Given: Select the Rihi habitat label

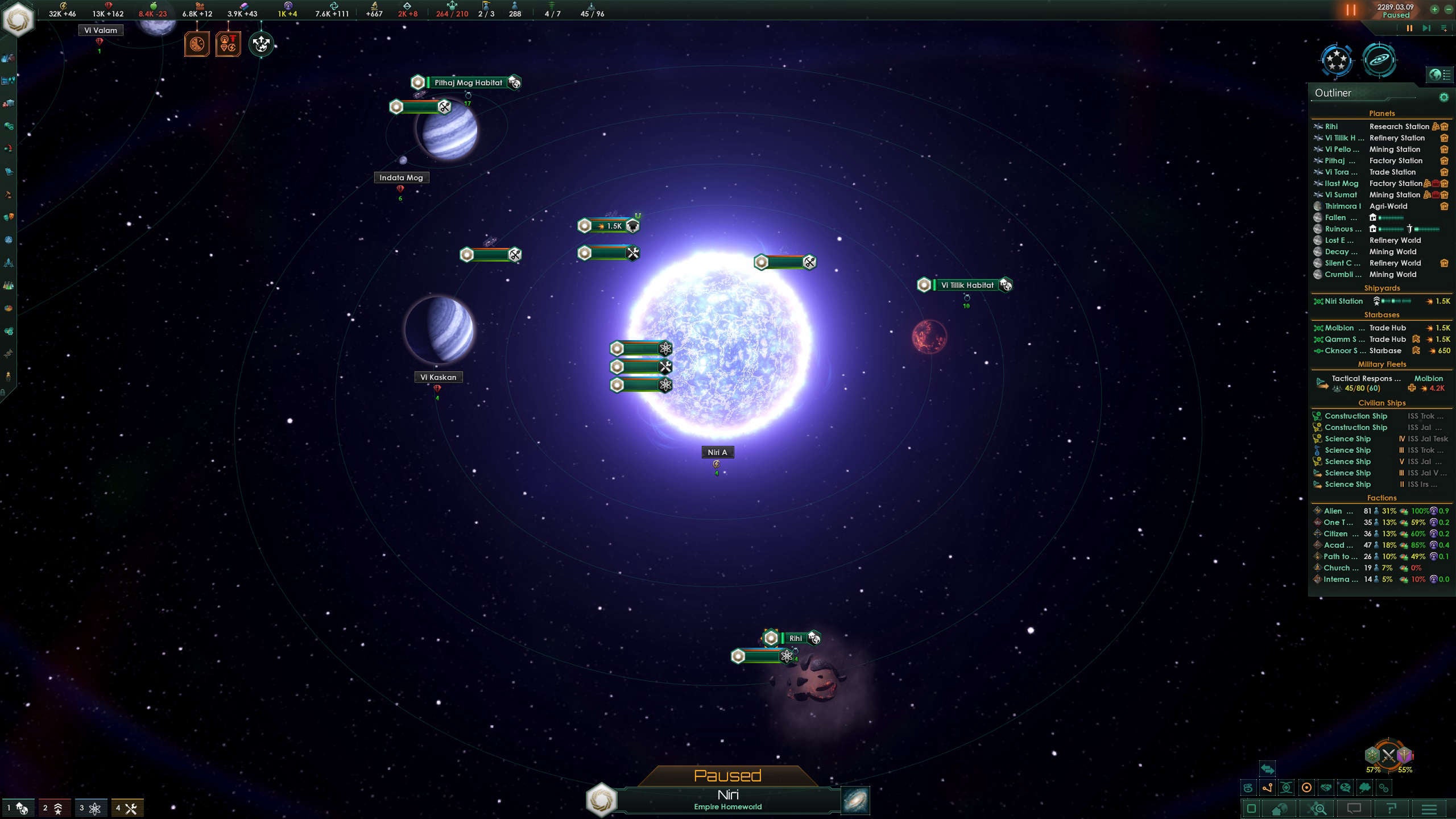Looking at the screenshot, I should tap(795, 638).
